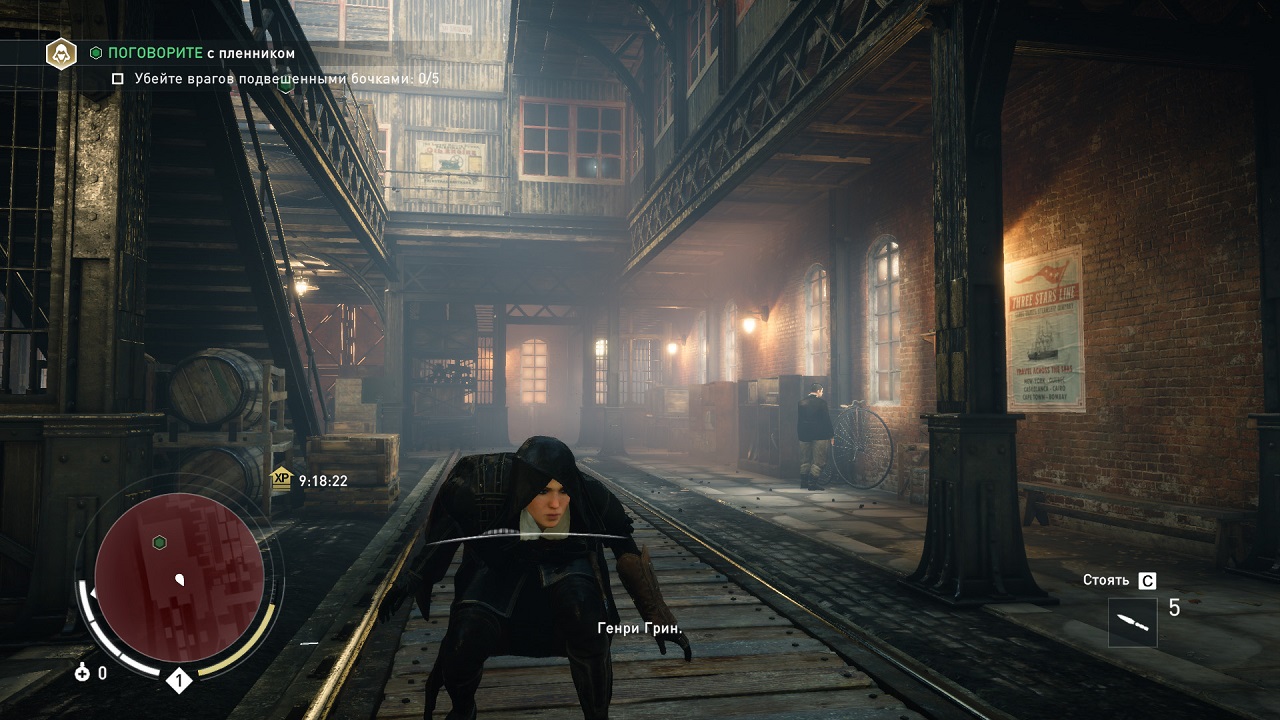Click the XP boost icon
Viewport: 1280px width, 720px height.
tap(282, 480)
